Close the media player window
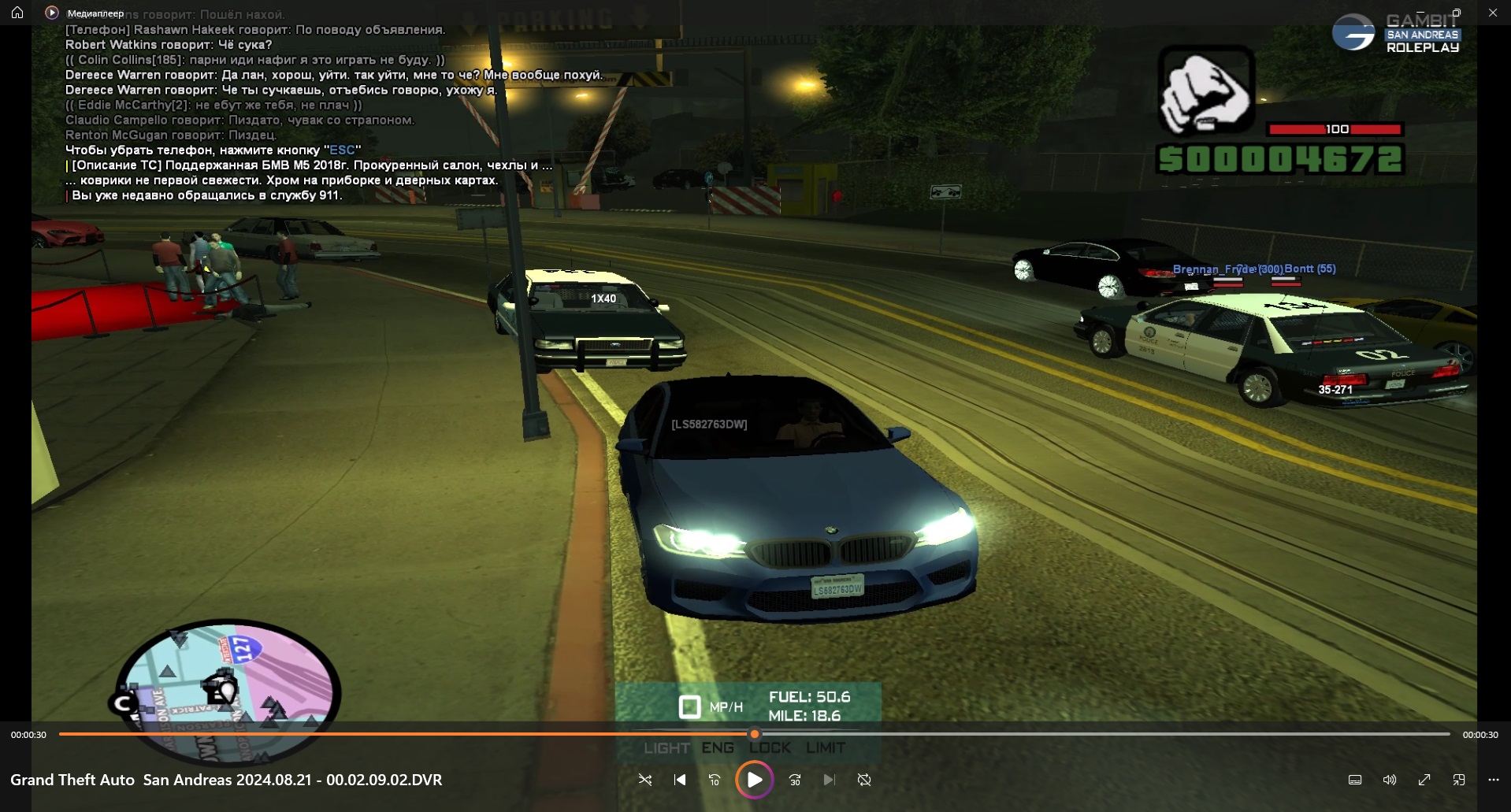Viewport: 1511px width, 812px height. click(1492, 13)
